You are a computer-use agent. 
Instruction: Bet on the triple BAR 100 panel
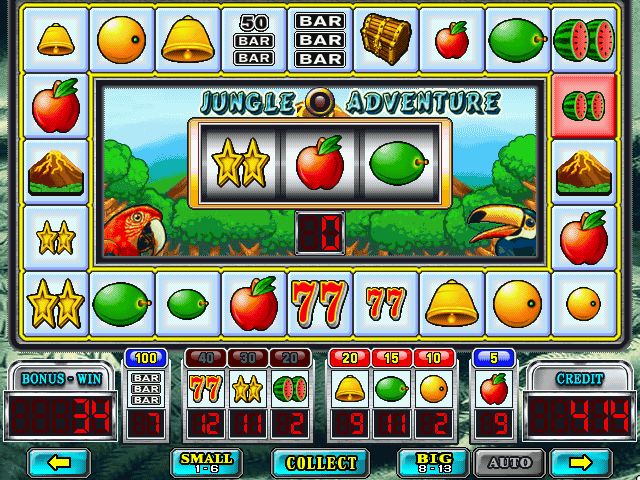click(147, 387)
